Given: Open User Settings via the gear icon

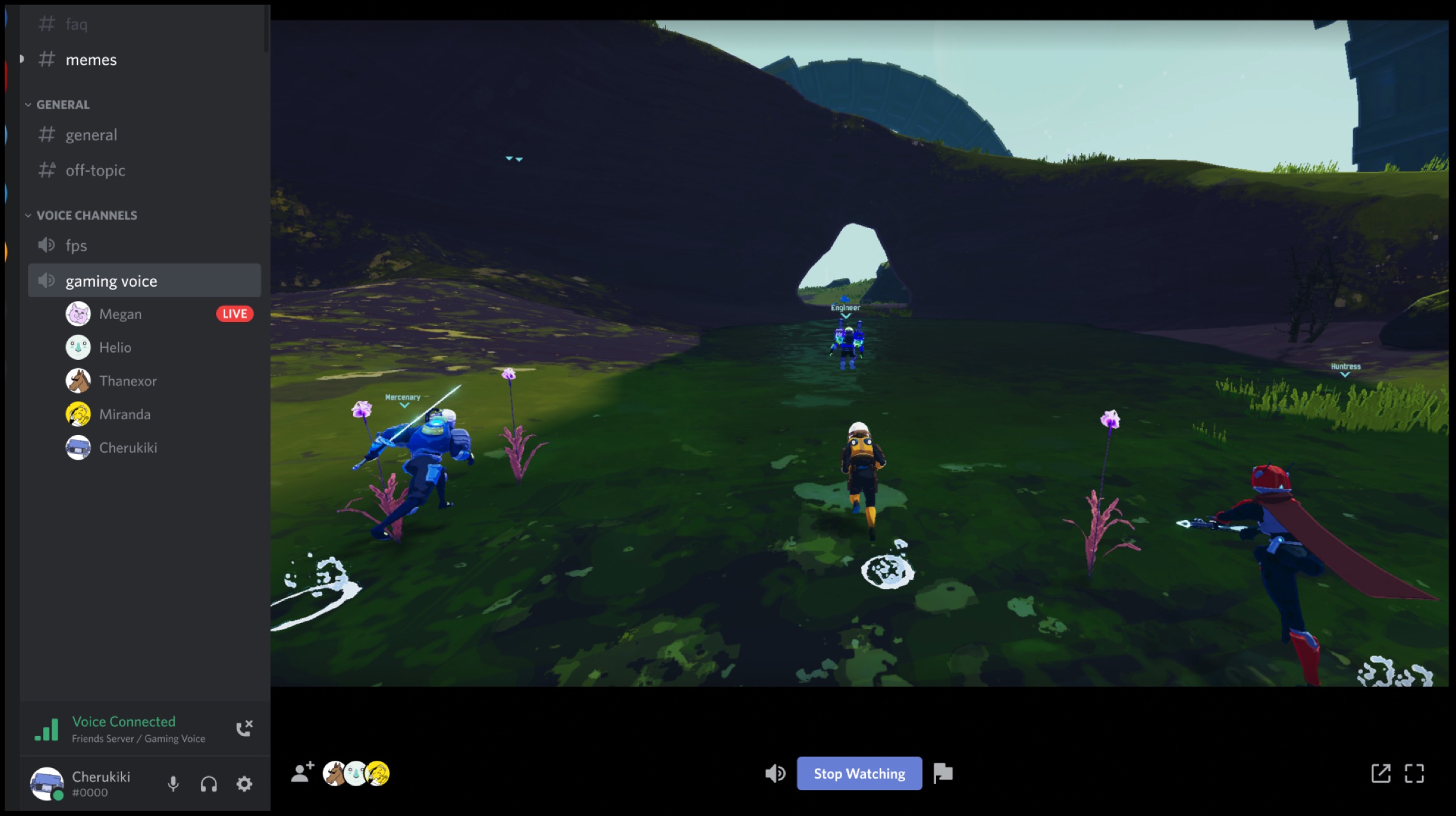Looking at the screenshot, I should click(x=243, y=783).
